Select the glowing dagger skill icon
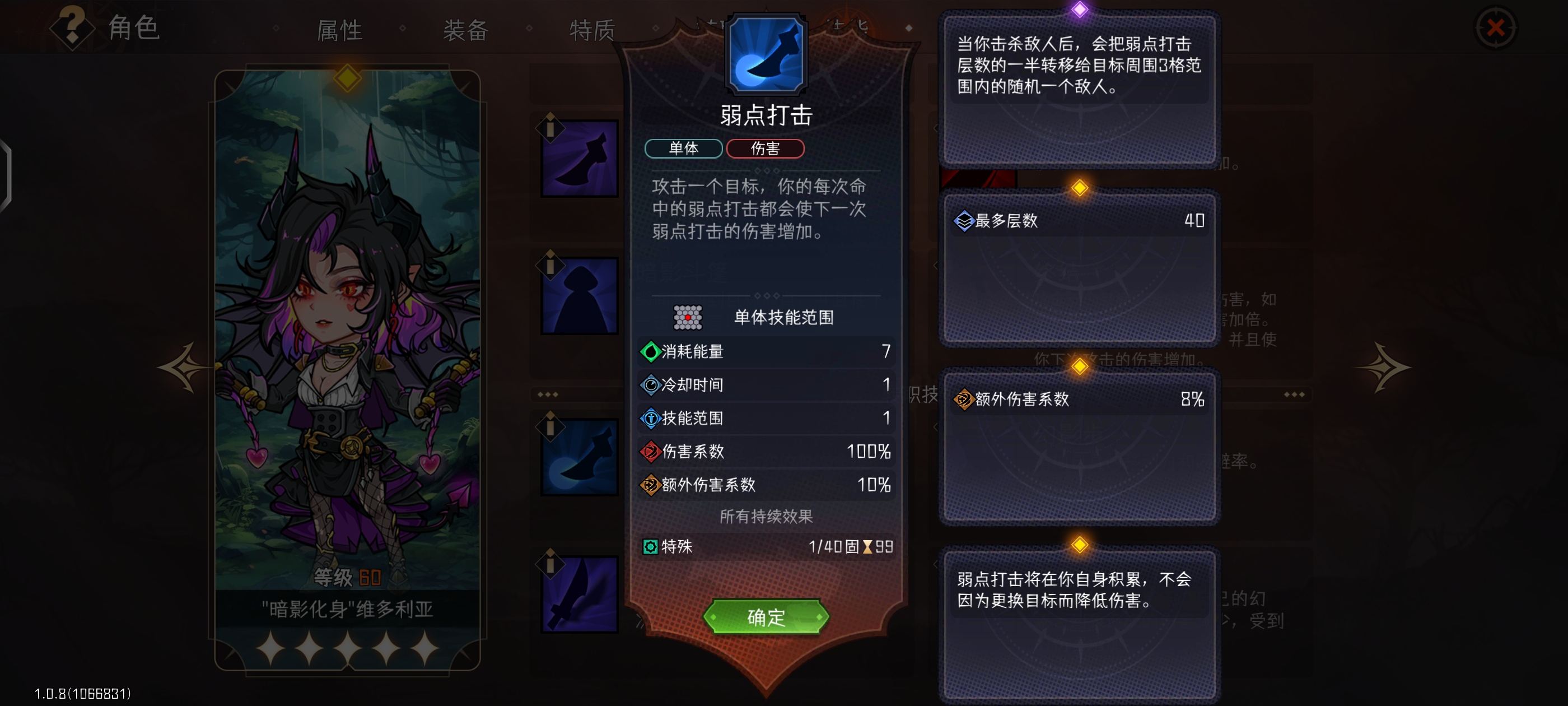This screenshot has width=1568, height=706. (x=578, y=456)
